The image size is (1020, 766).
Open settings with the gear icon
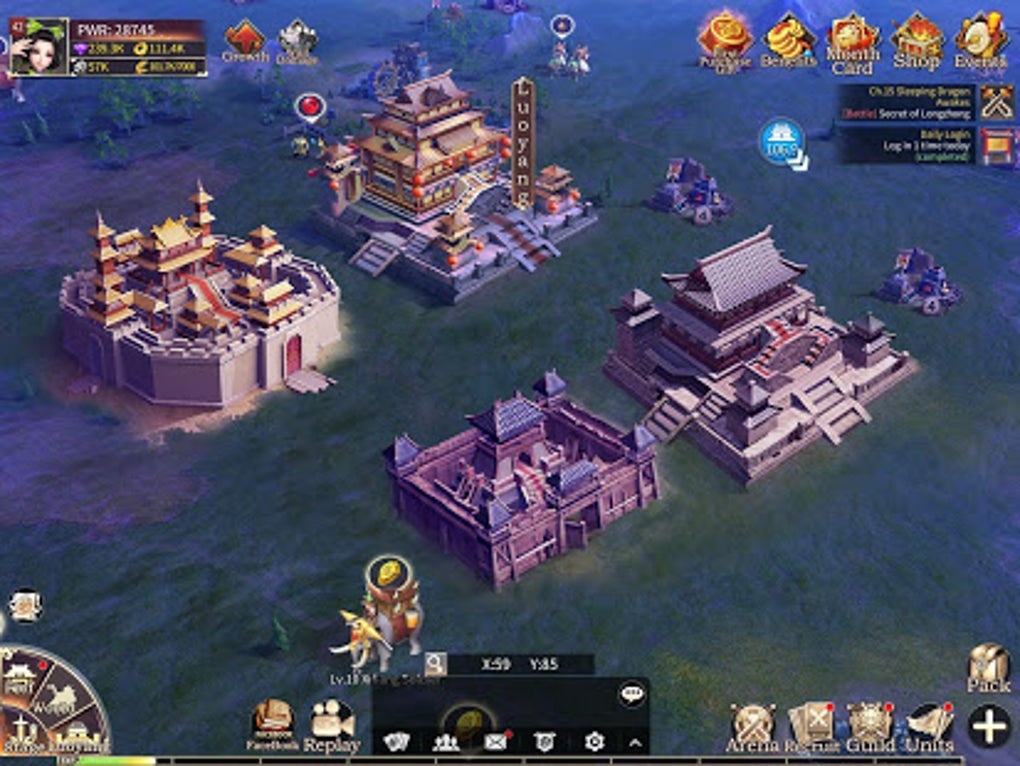tap(594, 741)
